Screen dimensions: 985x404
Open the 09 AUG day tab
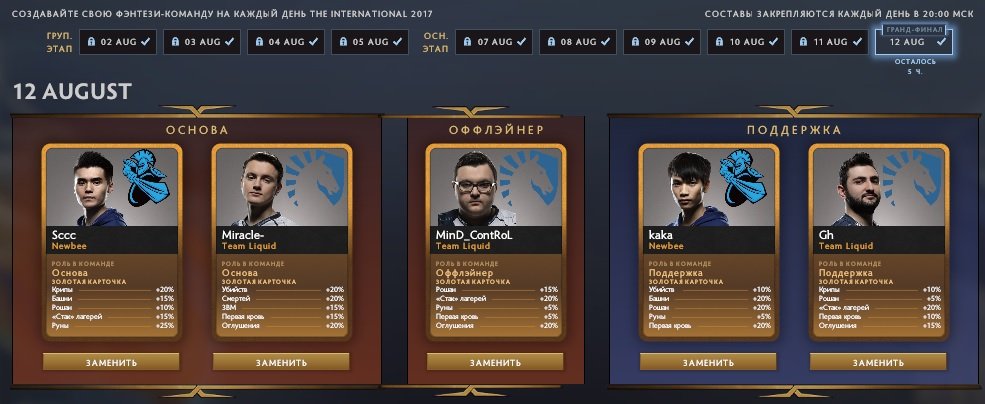662,42
